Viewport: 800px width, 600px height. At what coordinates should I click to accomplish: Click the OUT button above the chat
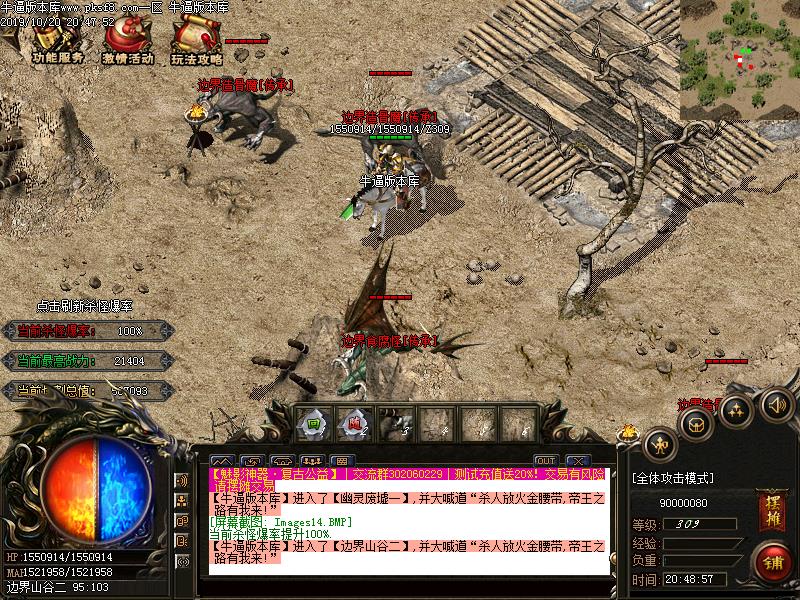point(545,461)
